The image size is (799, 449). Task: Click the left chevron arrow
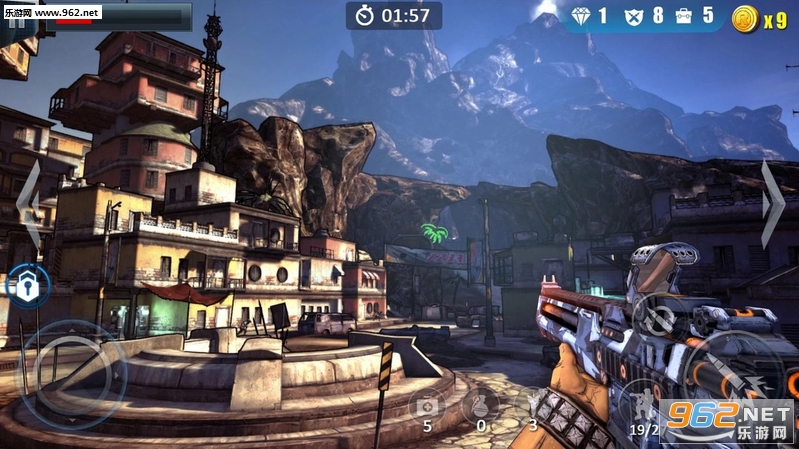point(29,205)
